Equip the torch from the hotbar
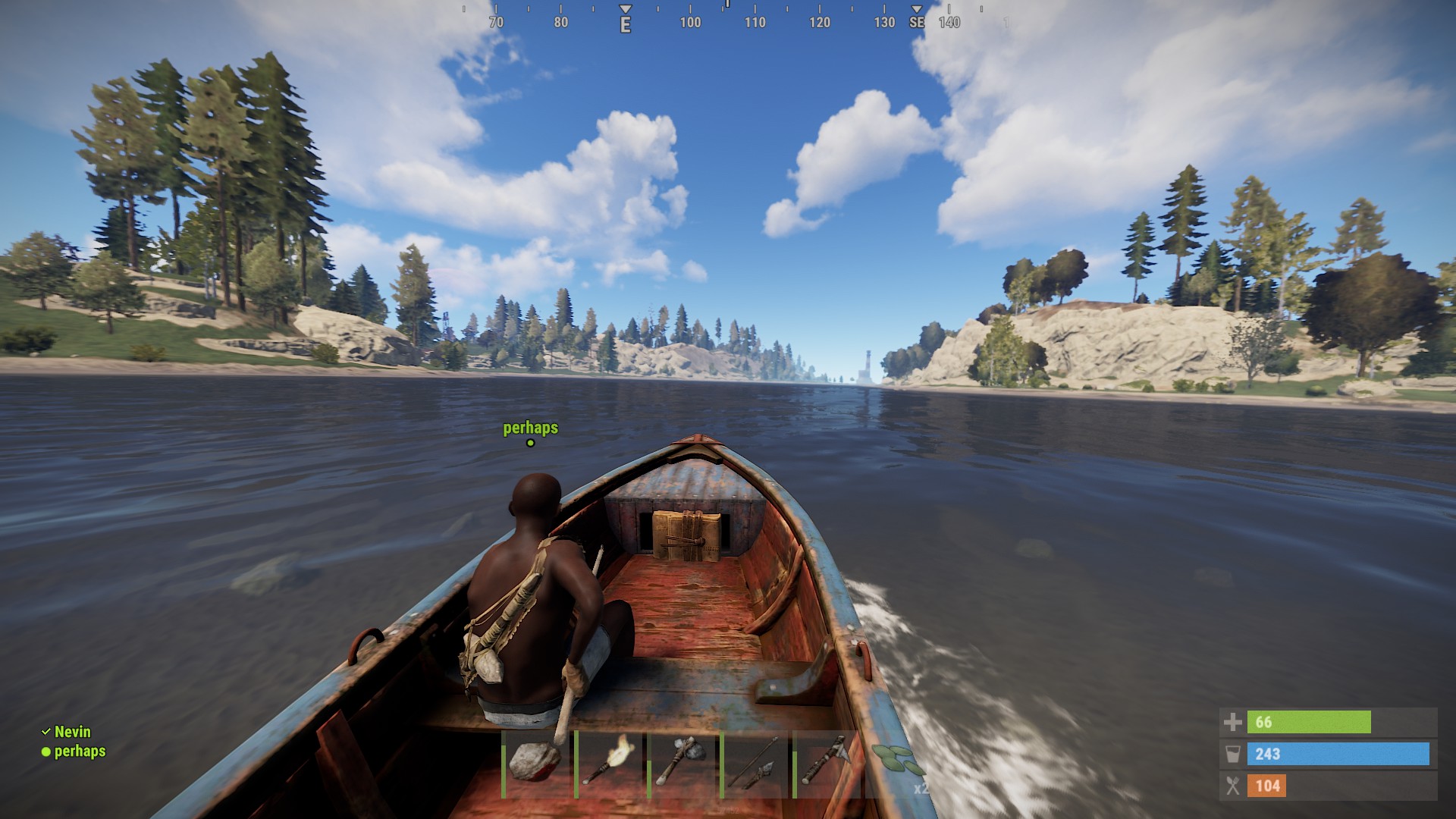The width and height of the screenshot is (1456, 819). tap(609, 763)
